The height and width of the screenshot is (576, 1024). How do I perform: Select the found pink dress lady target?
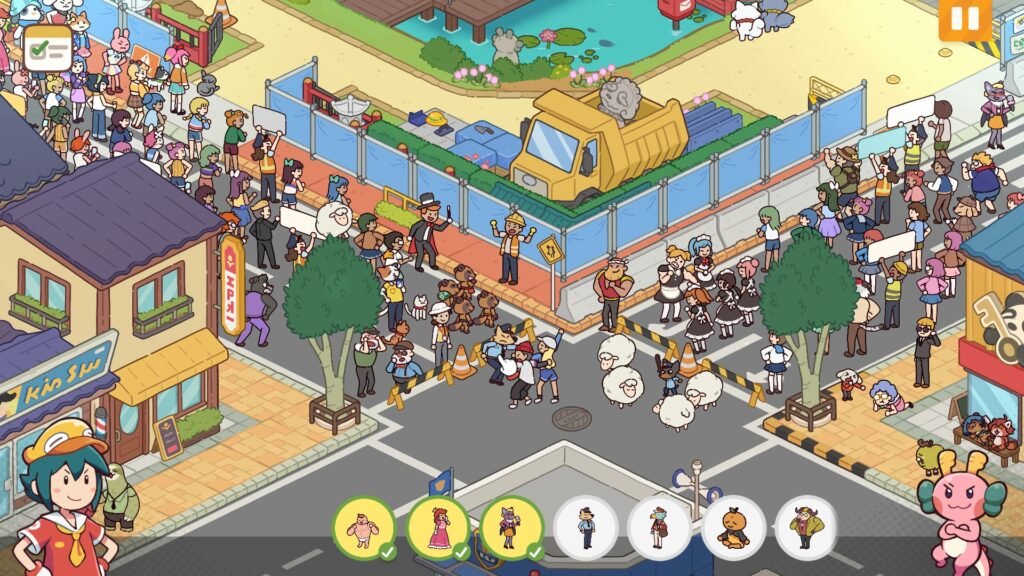click(x=437, y=527)
